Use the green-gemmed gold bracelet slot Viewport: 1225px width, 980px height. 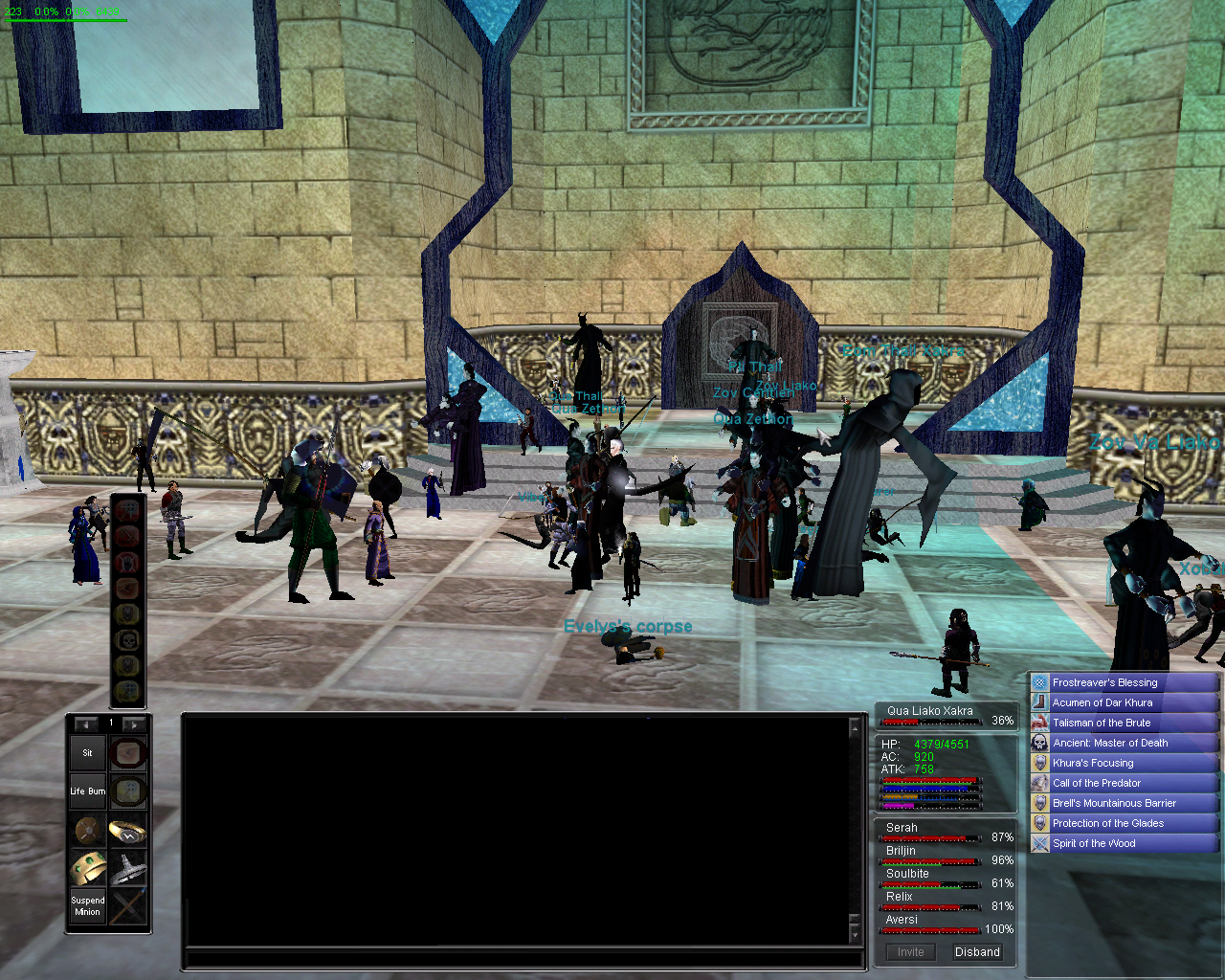pyautogui.click(x=88, y=868)
